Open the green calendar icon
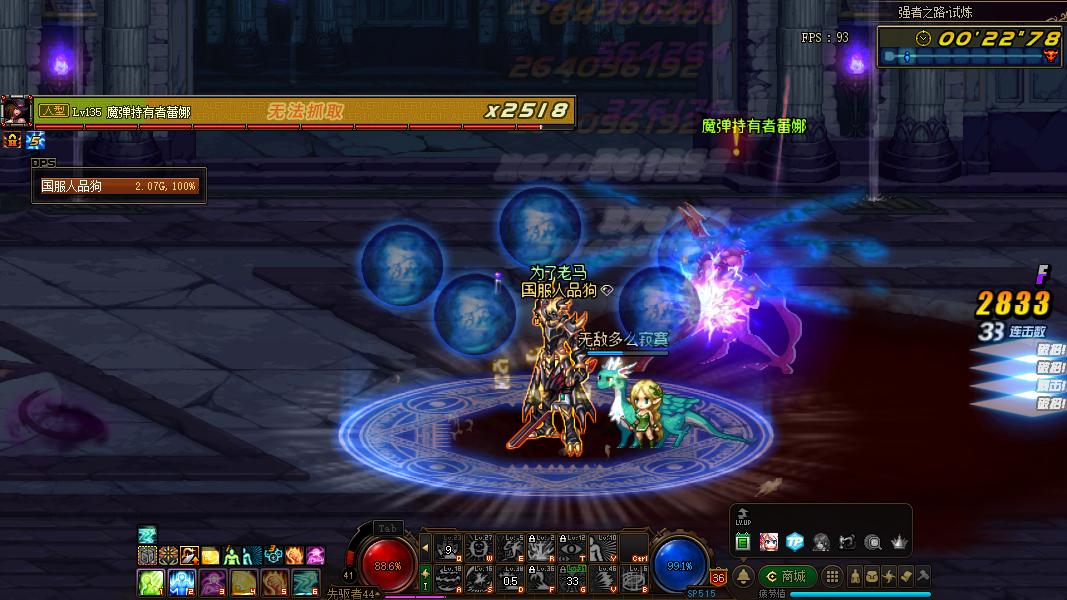 click(743, 542)
